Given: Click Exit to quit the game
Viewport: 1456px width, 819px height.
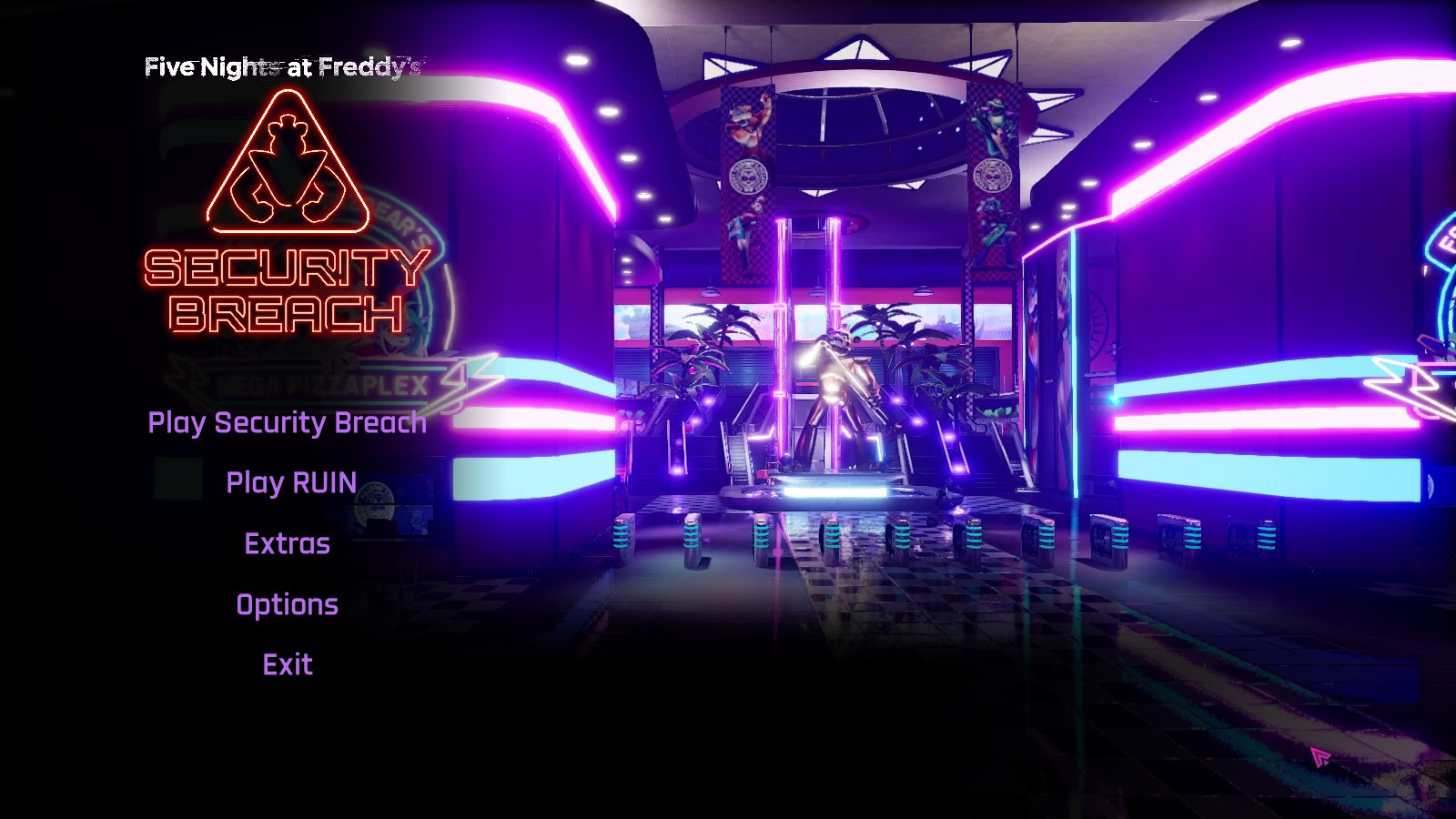Looking at the screenshot, I should click(288, 664).
